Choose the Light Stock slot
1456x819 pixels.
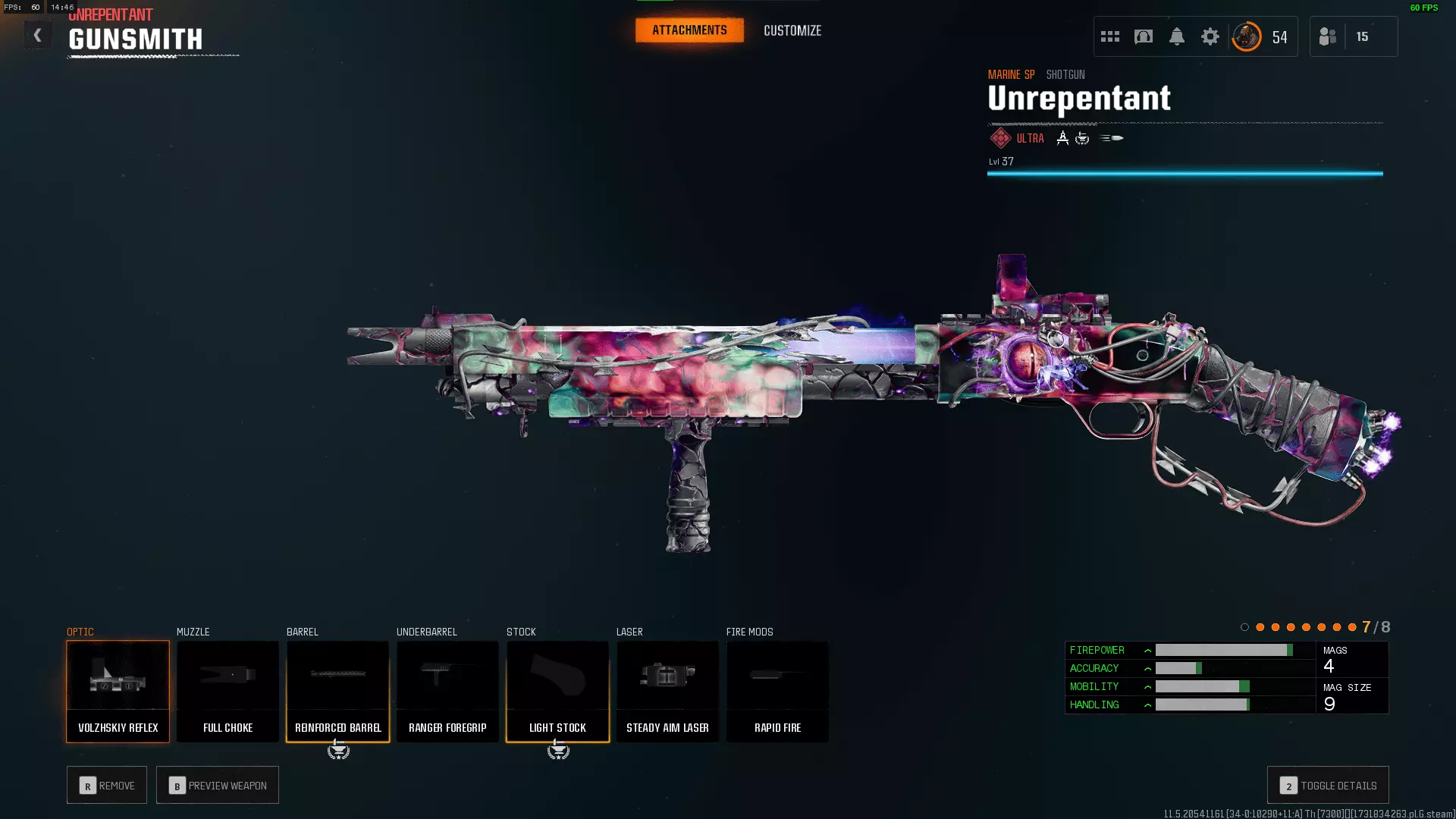point(557,691)
